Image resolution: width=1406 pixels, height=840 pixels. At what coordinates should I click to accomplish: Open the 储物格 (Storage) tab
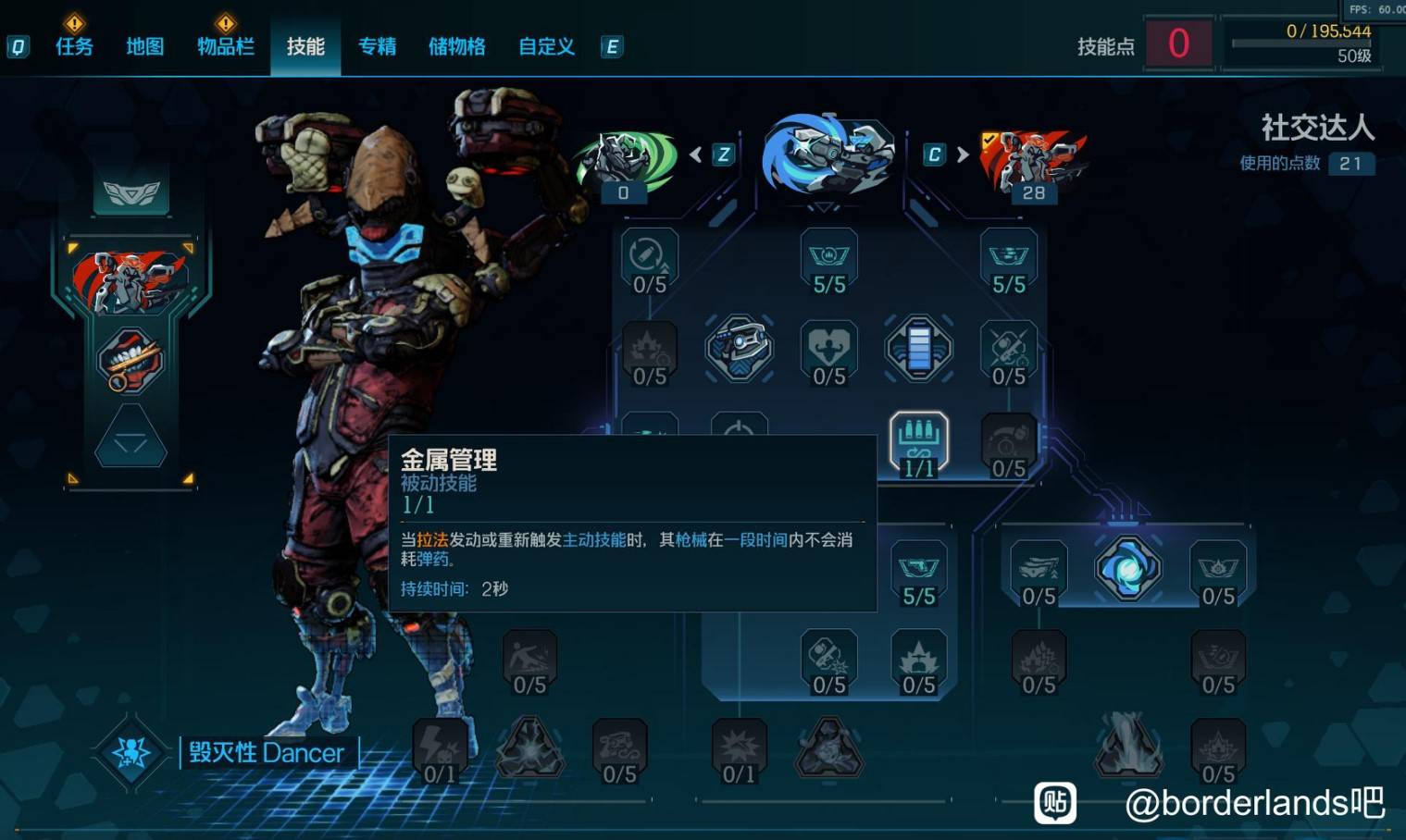click(456, 46)
